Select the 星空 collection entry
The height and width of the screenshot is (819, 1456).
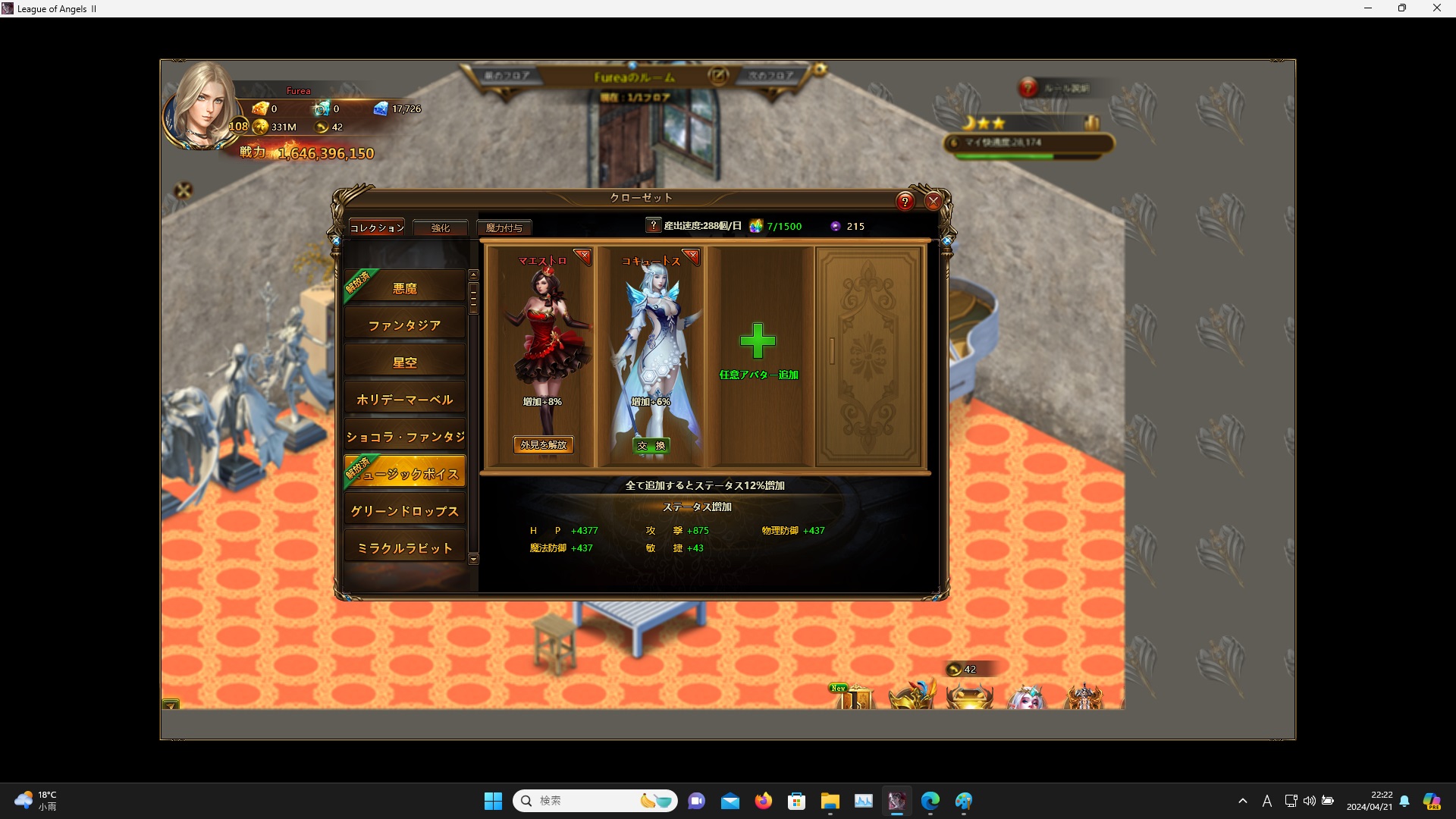405,362
